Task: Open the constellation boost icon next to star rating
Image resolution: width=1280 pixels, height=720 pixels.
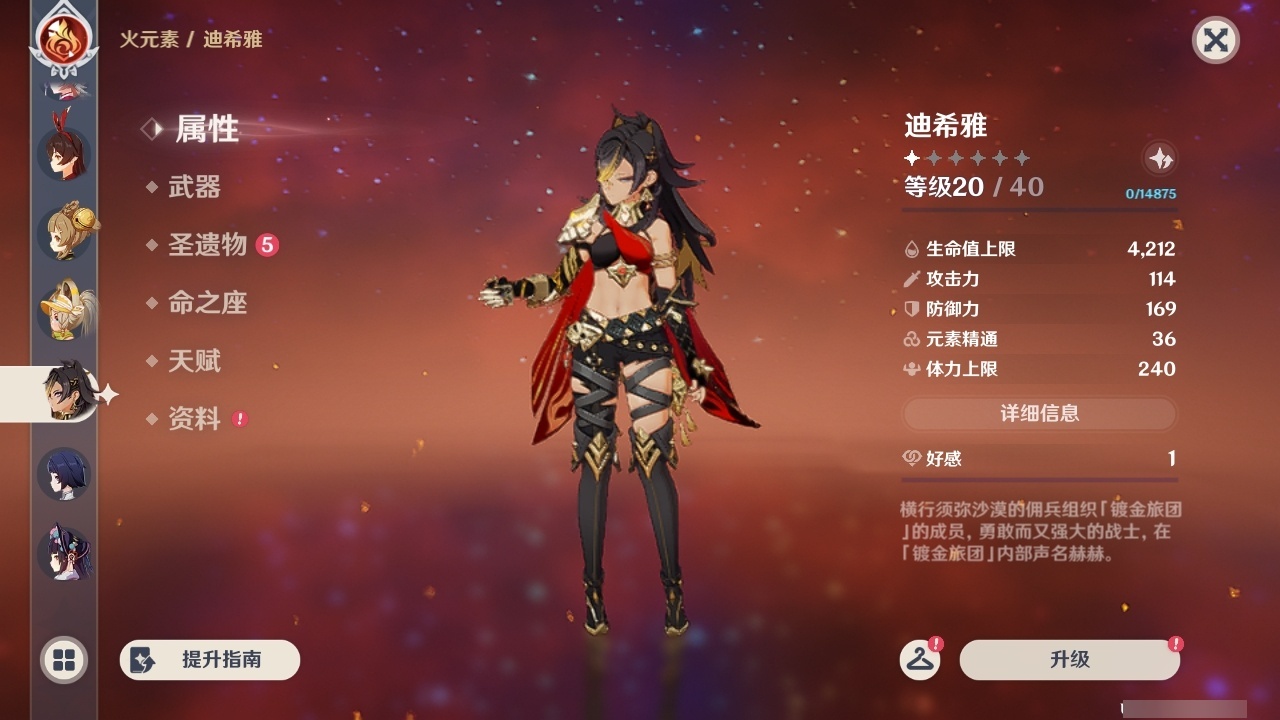Action: coord(1158,158)
